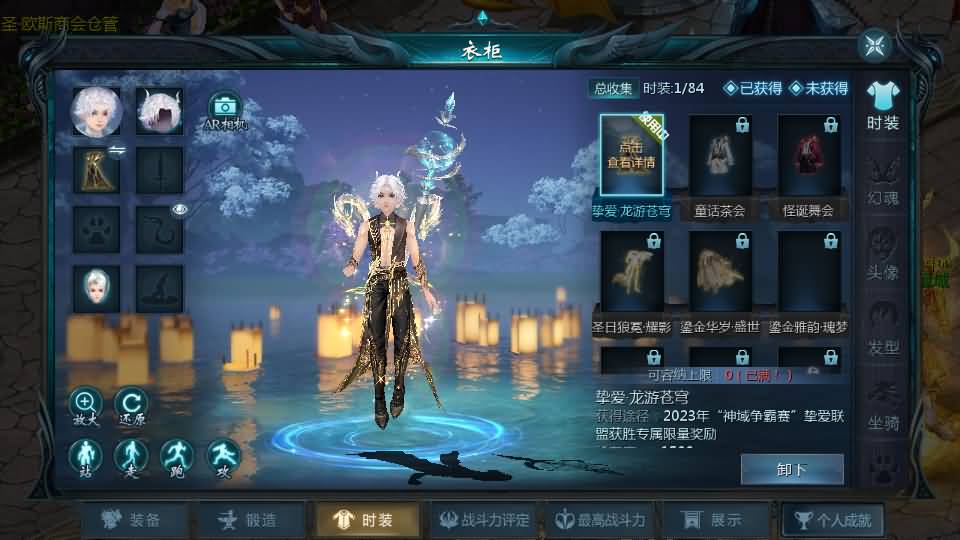This screenshot has width=960, height=540.
Task: Unequip the outfit with 卸下
Action: [791, 469]
